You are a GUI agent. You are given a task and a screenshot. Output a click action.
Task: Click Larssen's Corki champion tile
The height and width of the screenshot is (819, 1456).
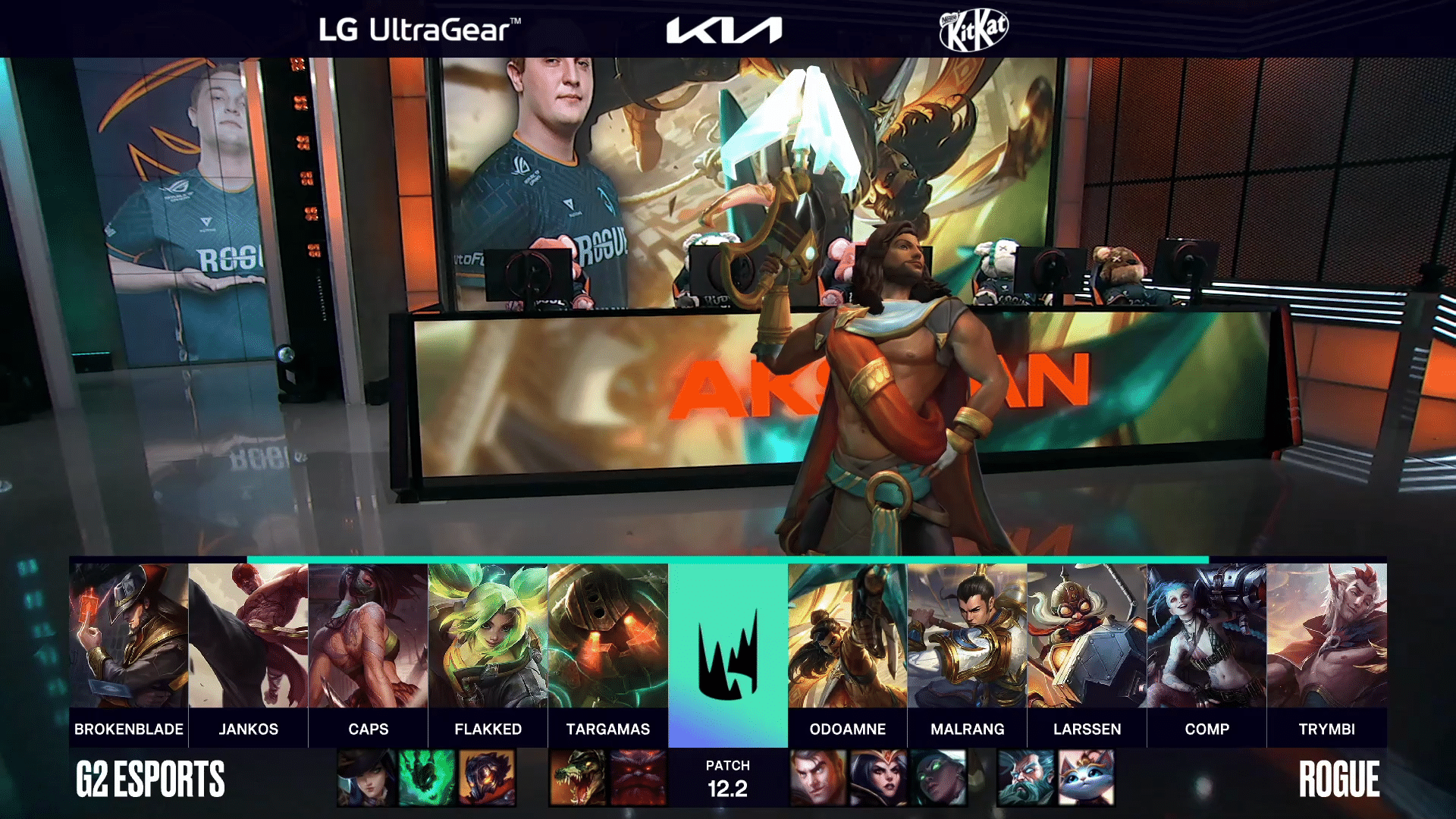1087,635
